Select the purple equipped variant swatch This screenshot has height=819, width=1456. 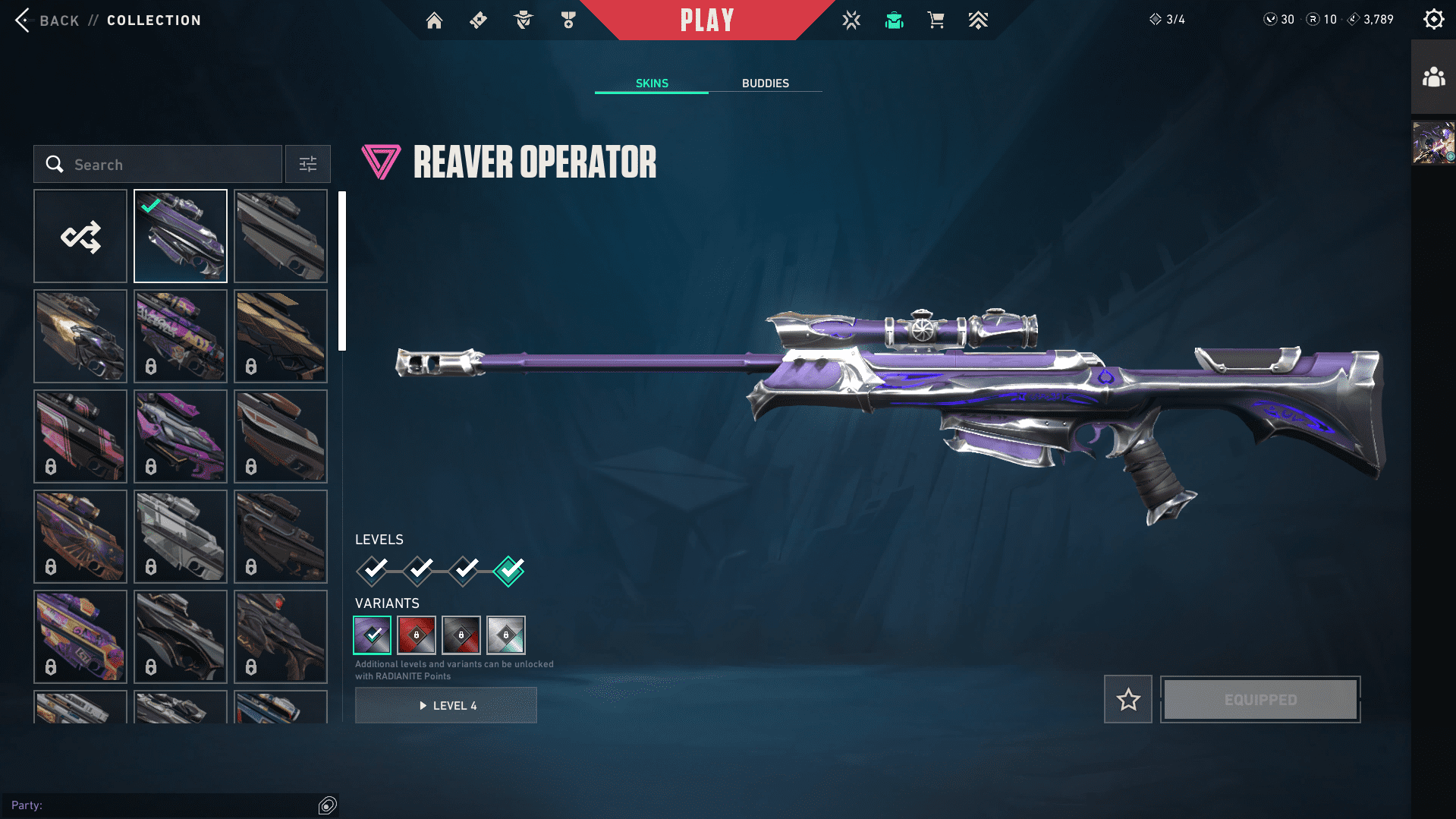click(x=373, y=635)
